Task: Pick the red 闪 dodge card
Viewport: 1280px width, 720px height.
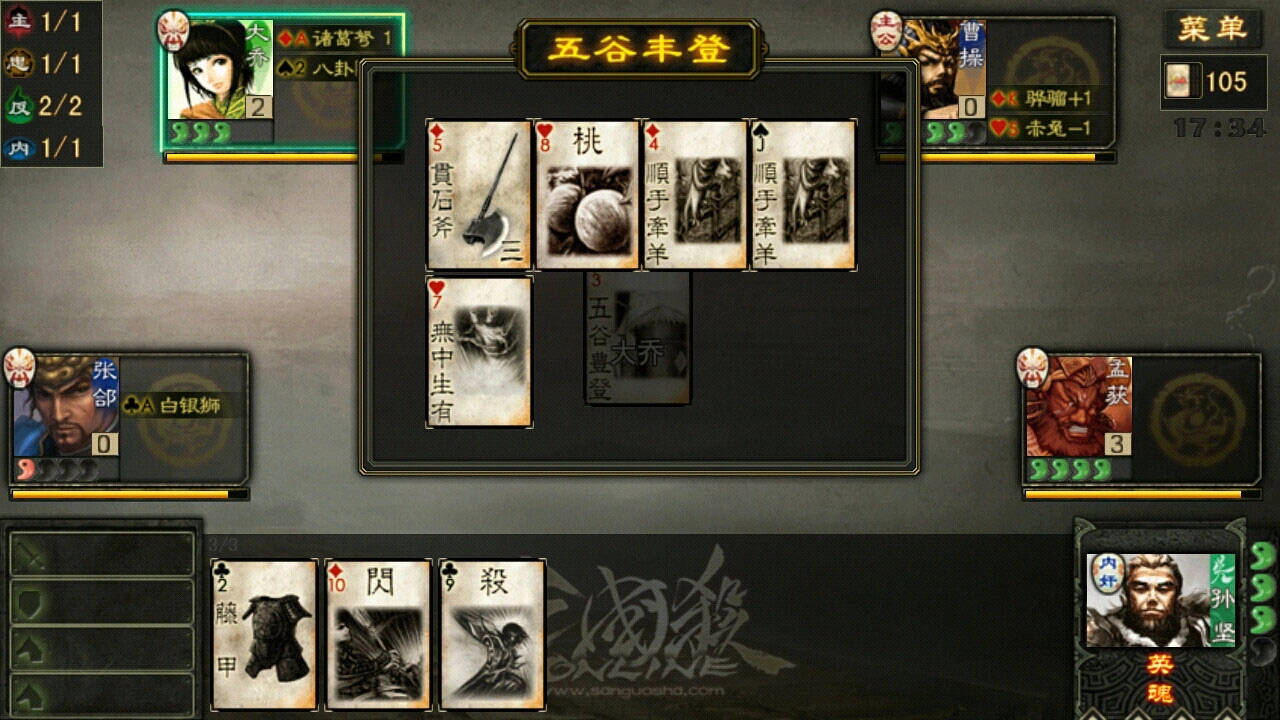Action: (x=377, y=632)
